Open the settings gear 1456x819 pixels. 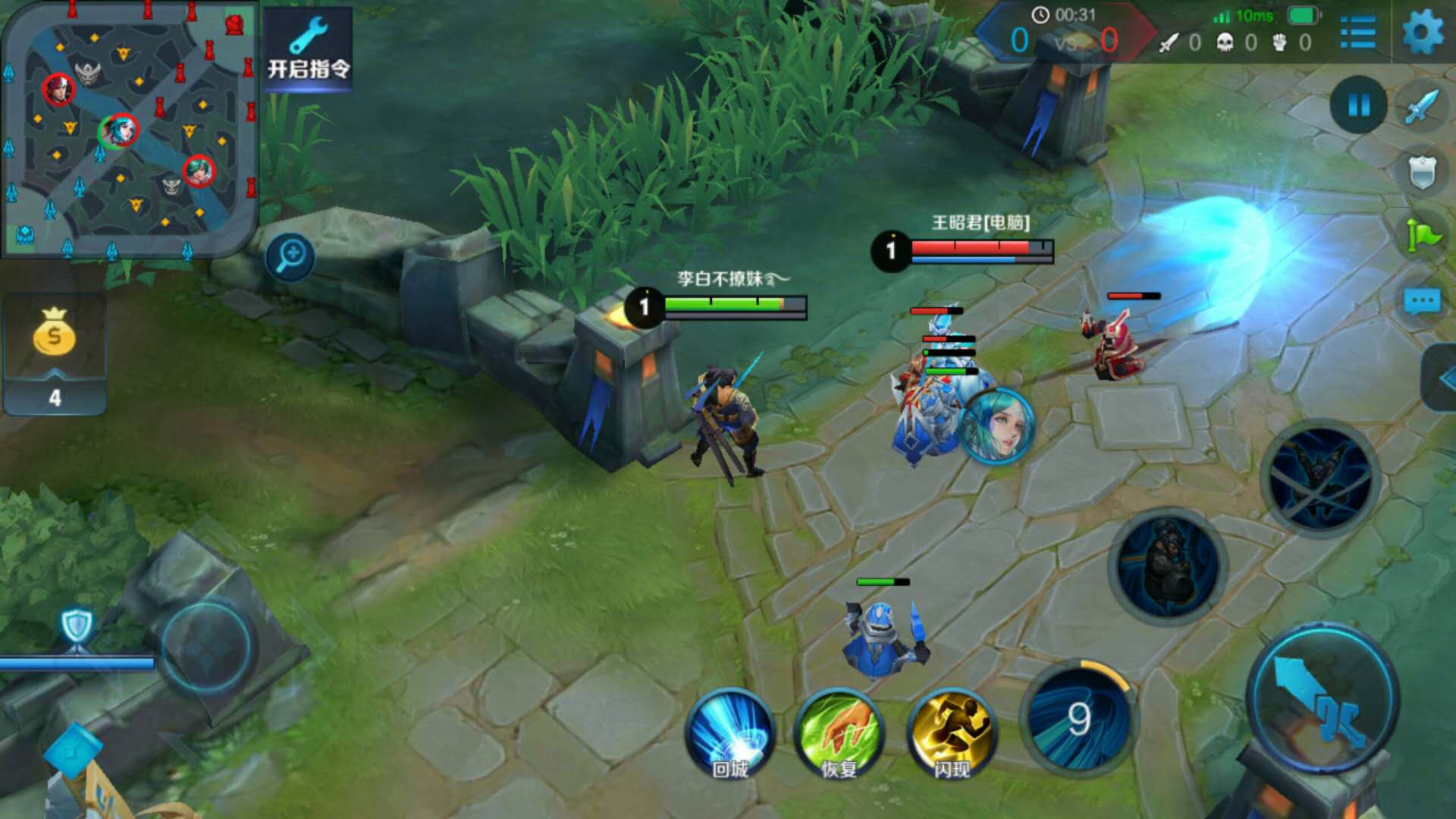pyautogui.click(x=1423, y=33)
